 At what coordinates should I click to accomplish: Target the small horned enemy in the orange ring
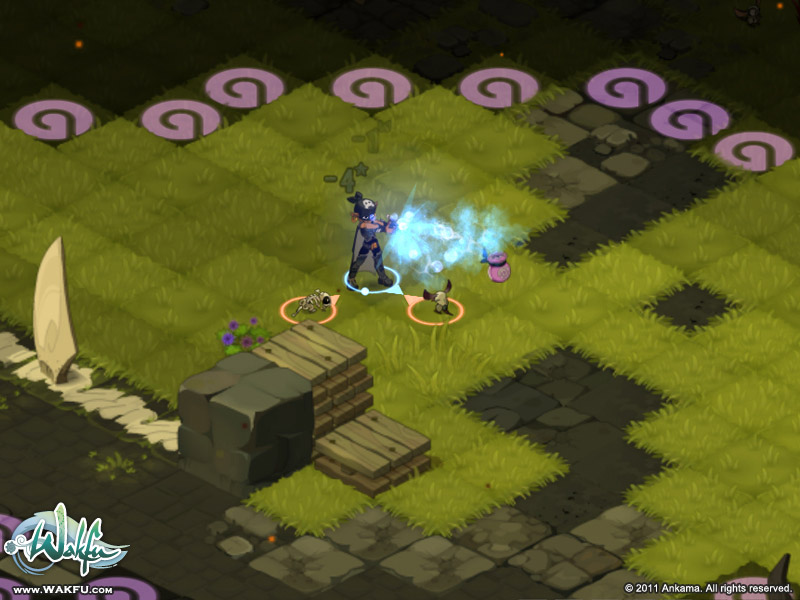[x=436, y=301]
